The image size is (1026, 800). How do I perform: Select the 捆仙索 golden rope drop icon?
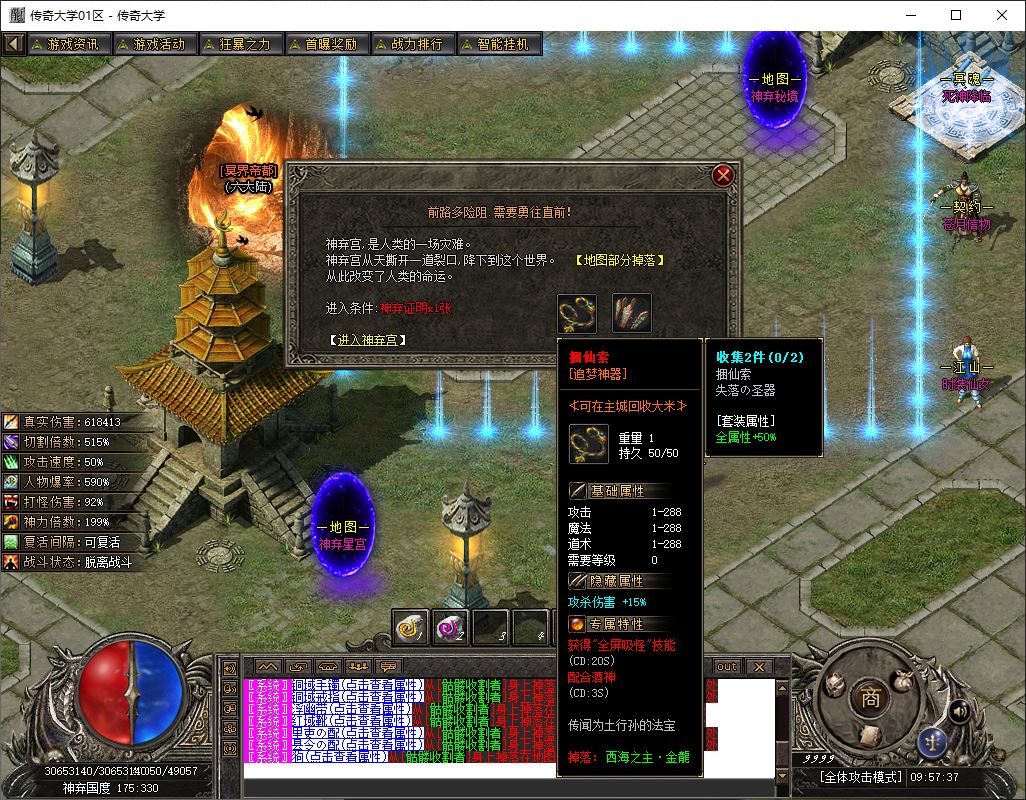point(577,313)
